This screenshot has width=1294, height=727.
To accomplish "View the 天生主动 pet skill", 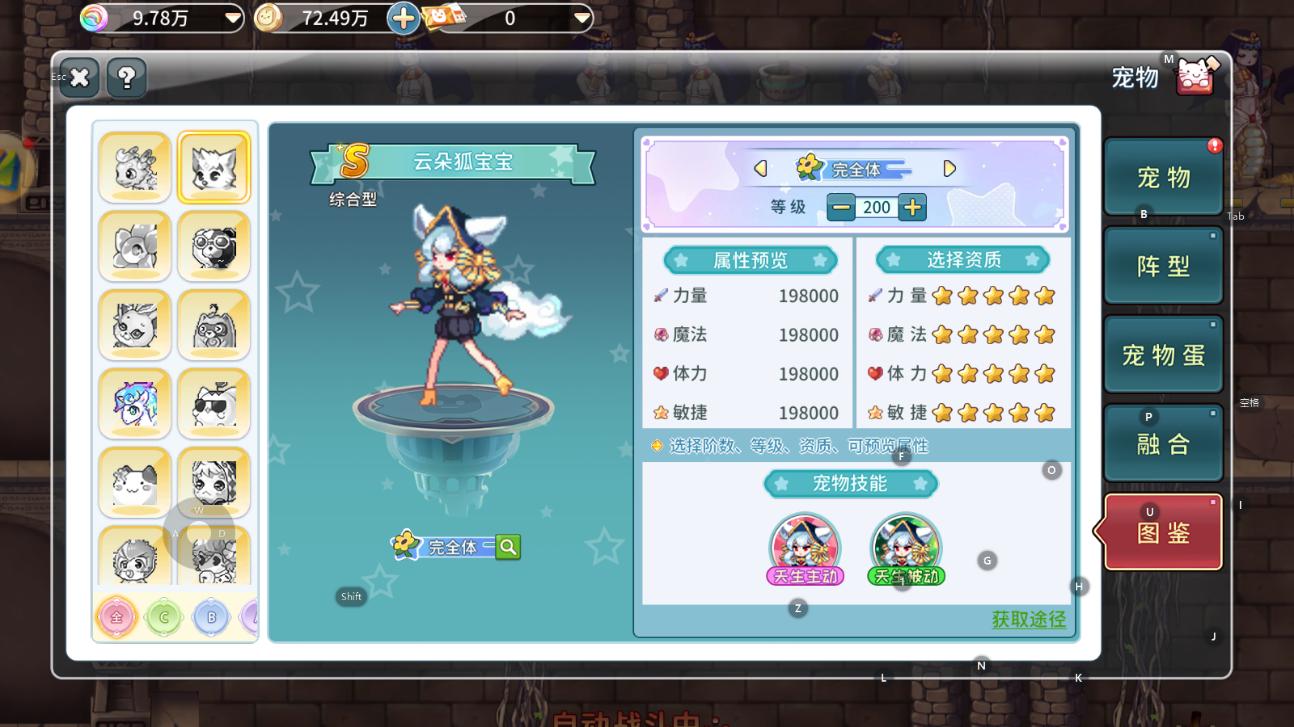I will pos(805,549).
